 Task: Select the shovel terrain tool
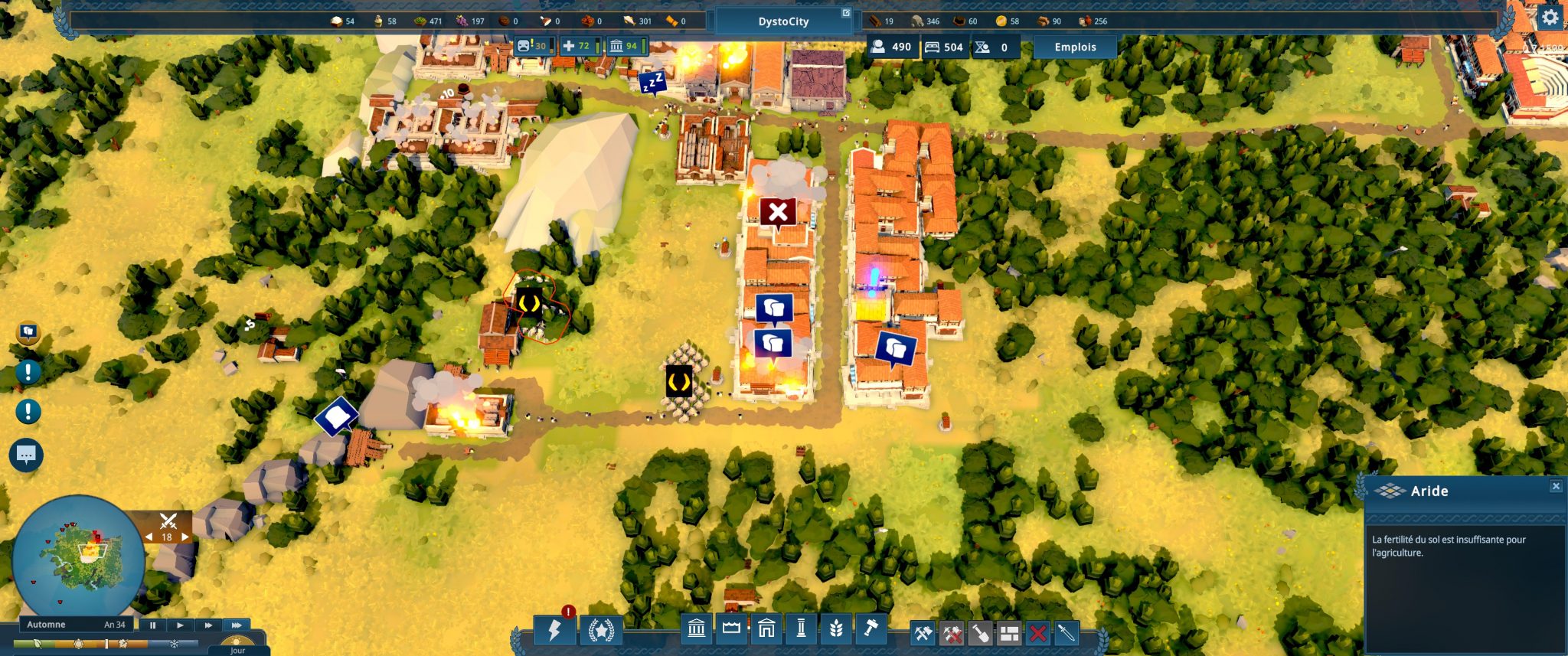pyautogui.click(x=981, y=633)
